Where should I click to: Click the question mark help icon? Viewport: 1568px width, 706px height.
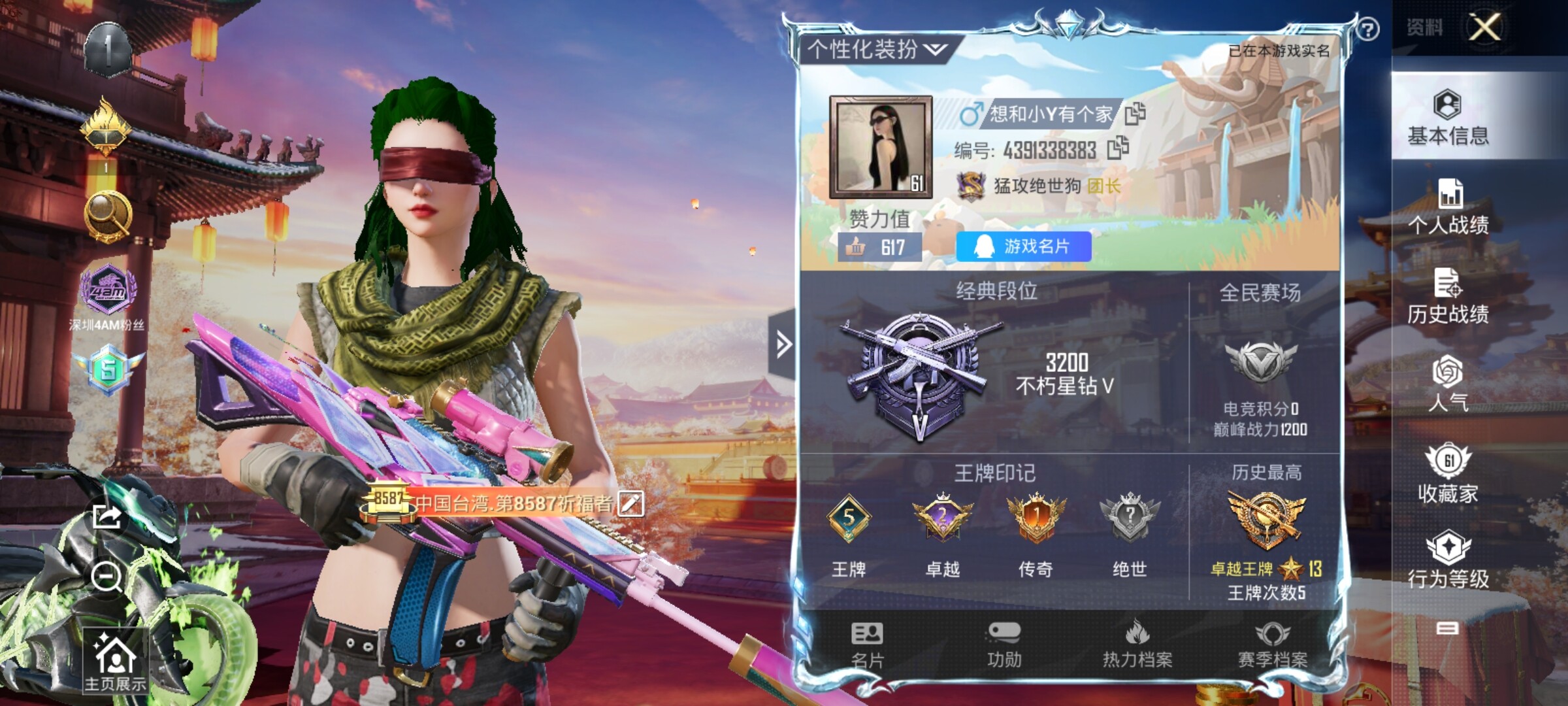click(x=1367, y=29)
